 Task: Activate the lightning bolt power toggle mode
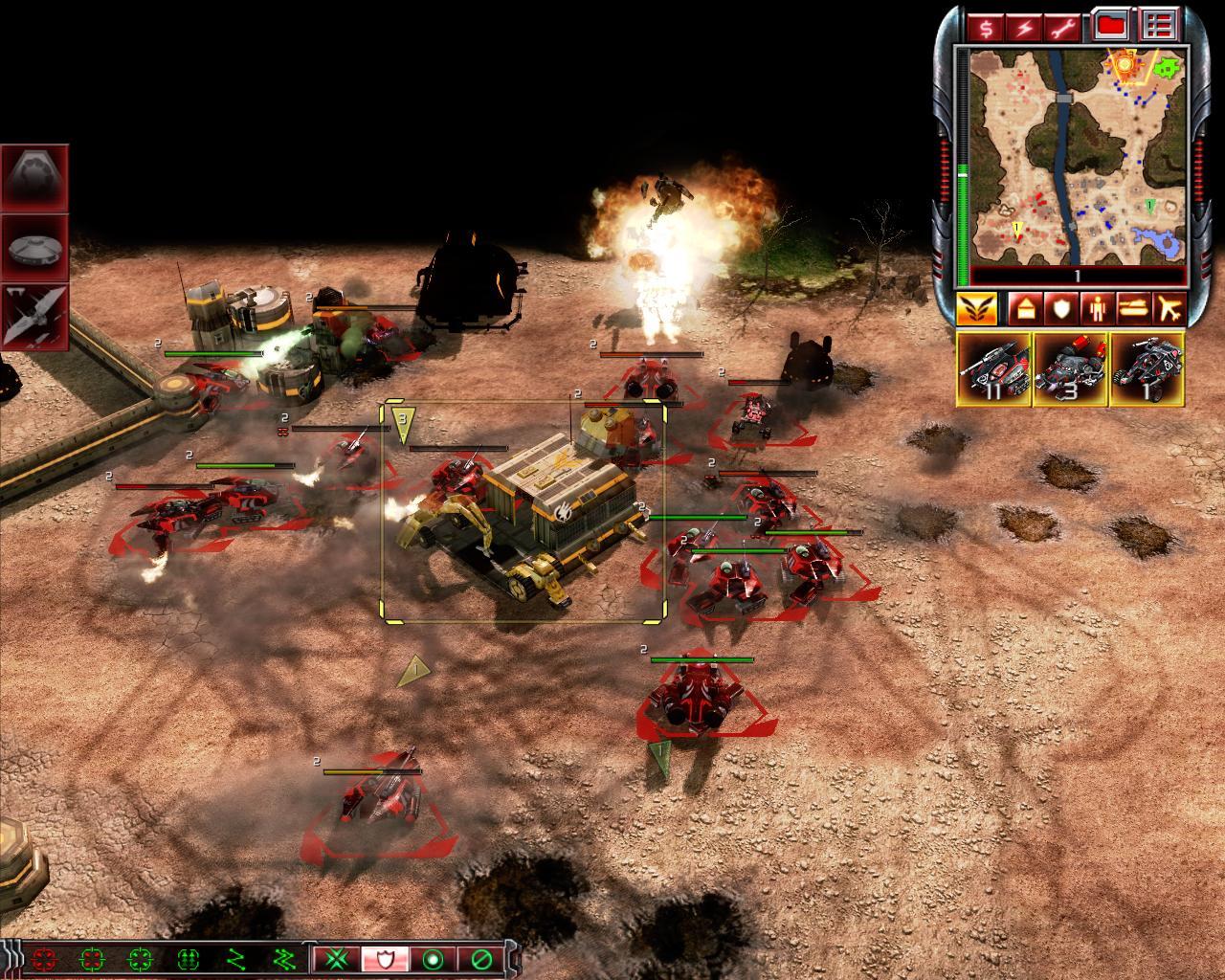(x=1024, y=25)
